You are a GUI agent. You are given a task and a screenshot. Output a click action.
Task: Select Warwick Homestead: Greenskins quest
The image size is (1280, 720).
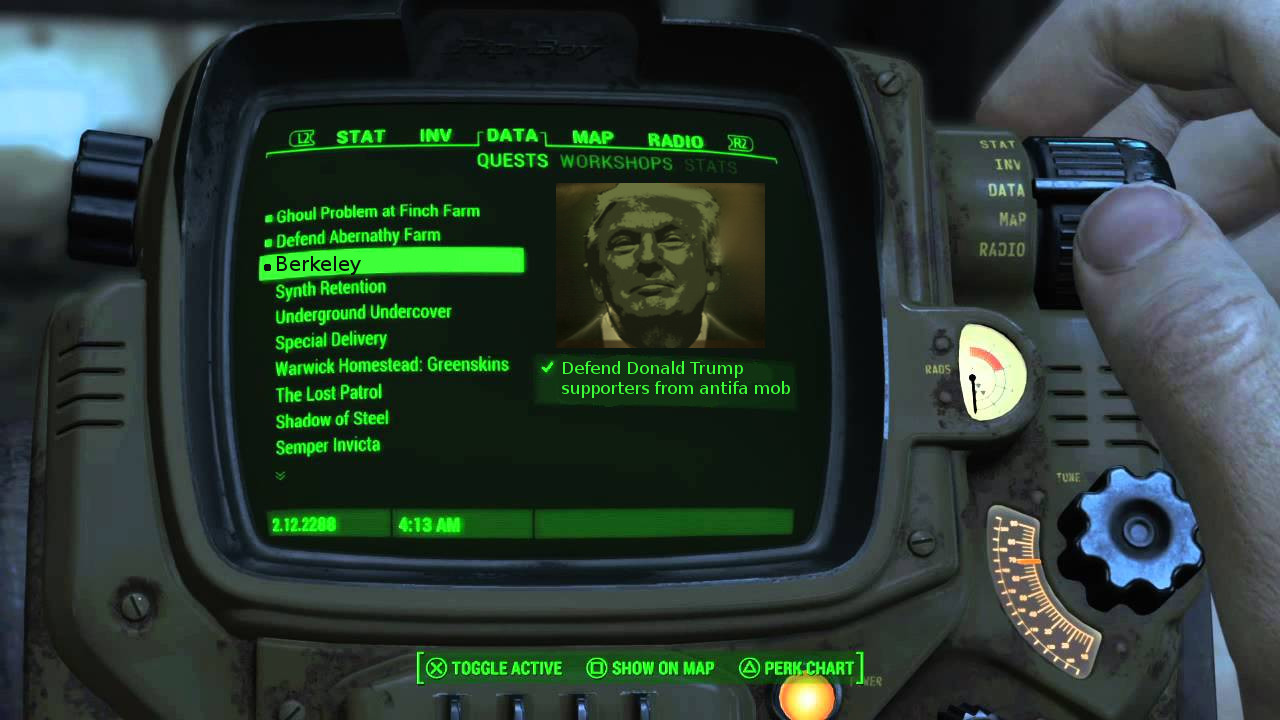pos(391,366)
